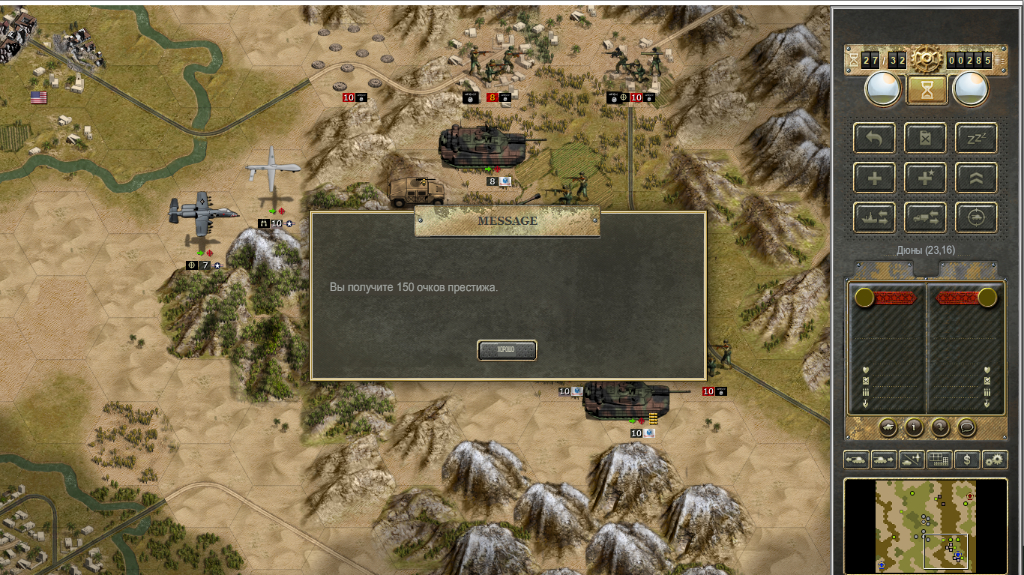Select elite replacements with the plus-star button
Screen dimensions: 1024x575
pyautogui.click(x=925, y=177)
